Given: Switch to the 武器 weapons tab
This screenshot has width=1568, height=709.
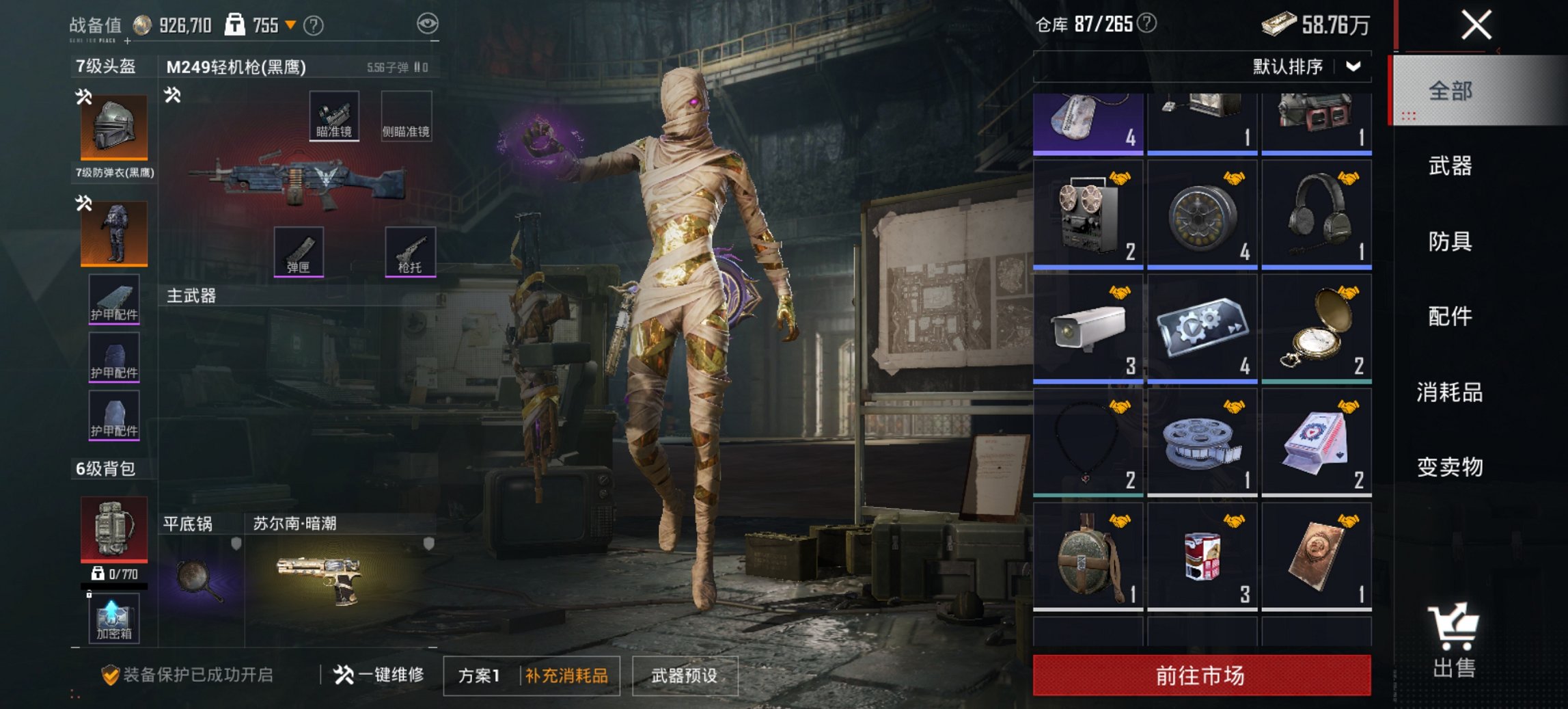Looking at the screenshot, I should coord(1450,166).
